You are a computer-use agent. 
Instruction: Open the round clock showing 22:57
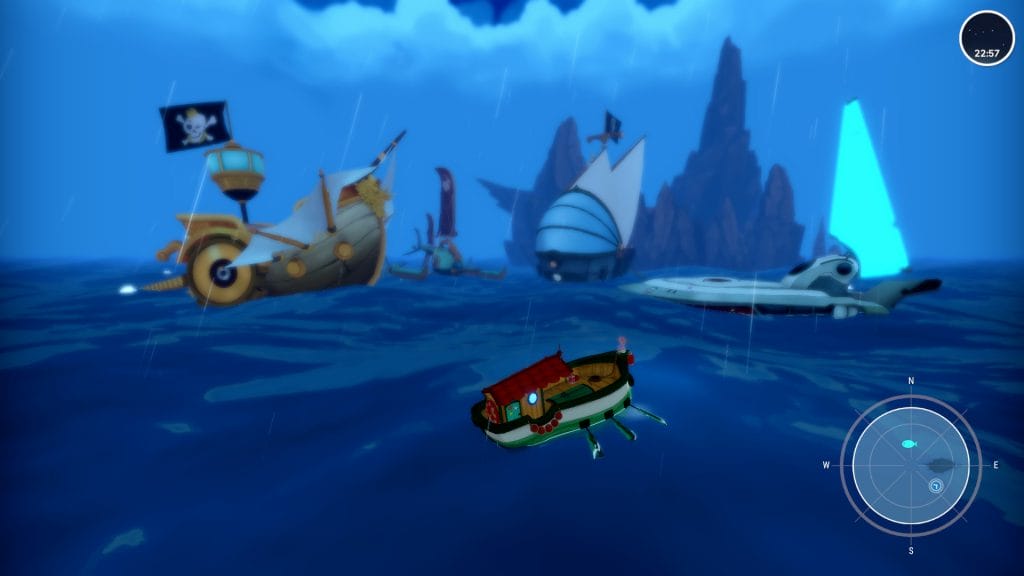986,39
